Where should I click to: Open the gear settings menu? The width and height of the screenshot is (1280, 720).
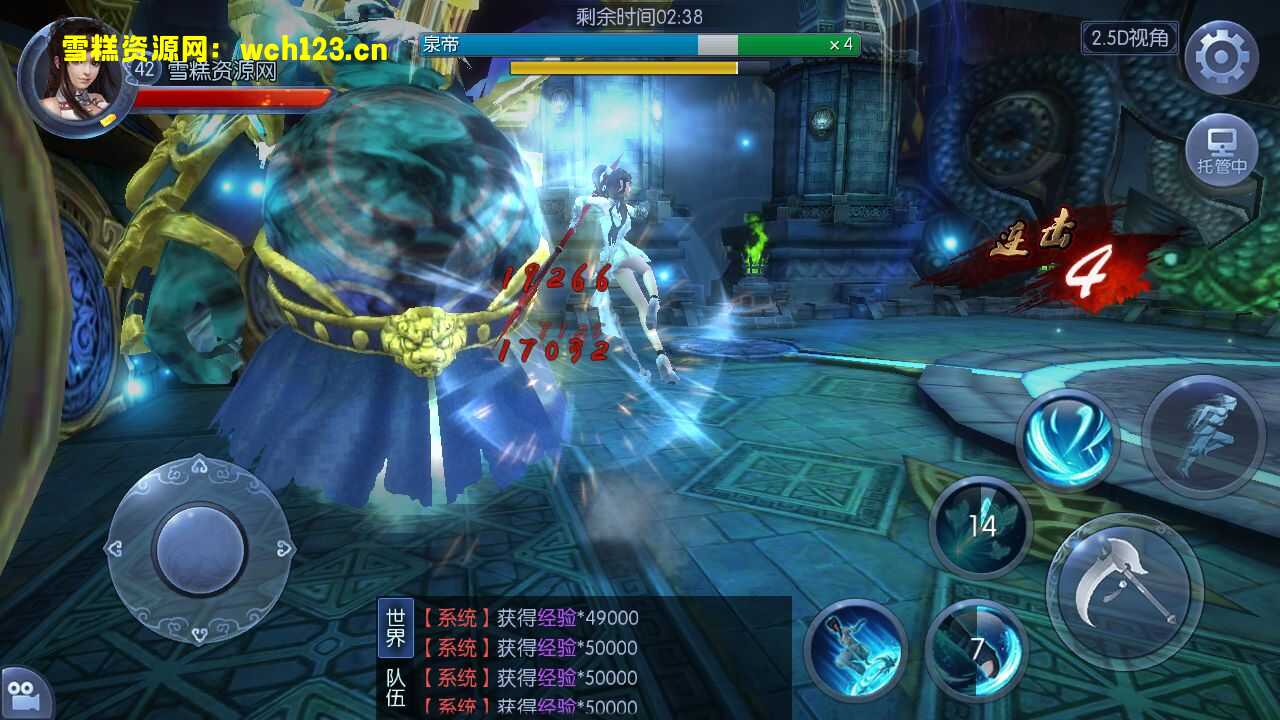[1221, 57]
